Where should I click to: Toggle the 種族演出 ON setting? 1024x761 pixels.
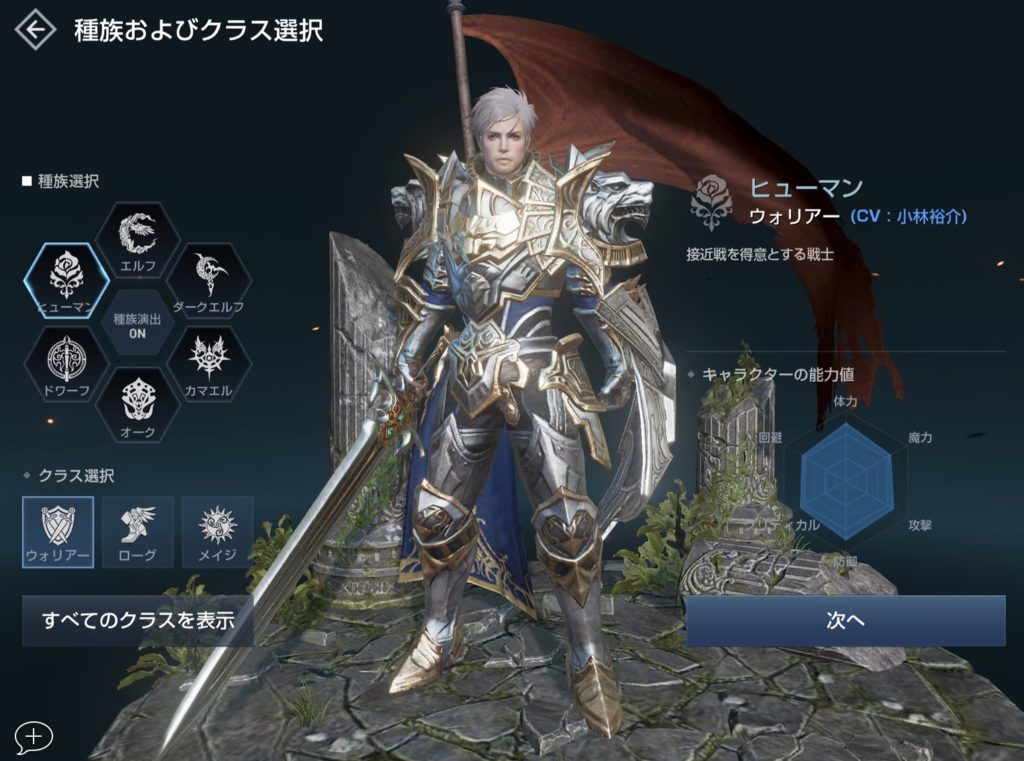tap(137, 324)
